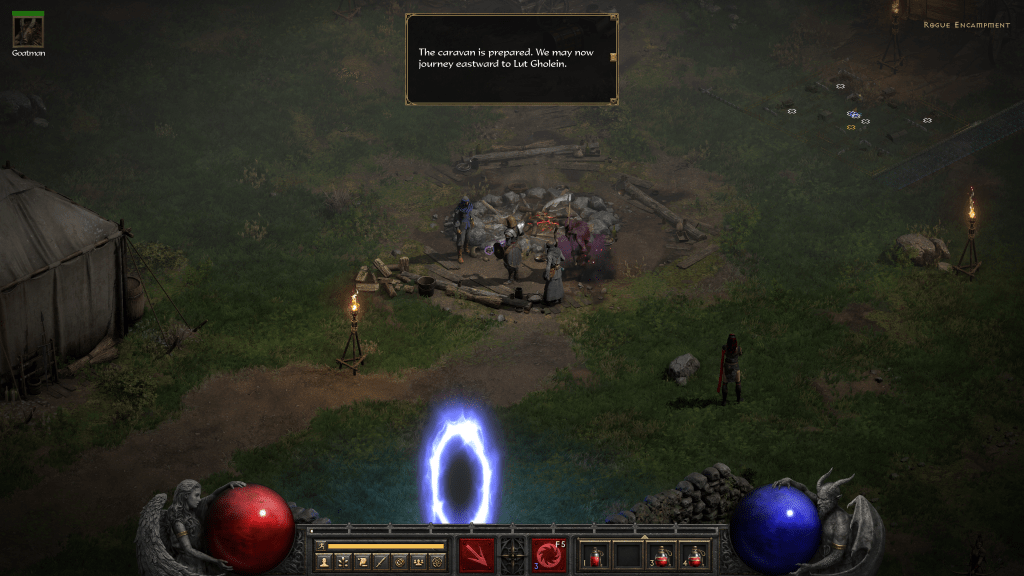1024x576 pixels.
Task: Select the red arrow left-click skill
Action: tap(477, 554)
